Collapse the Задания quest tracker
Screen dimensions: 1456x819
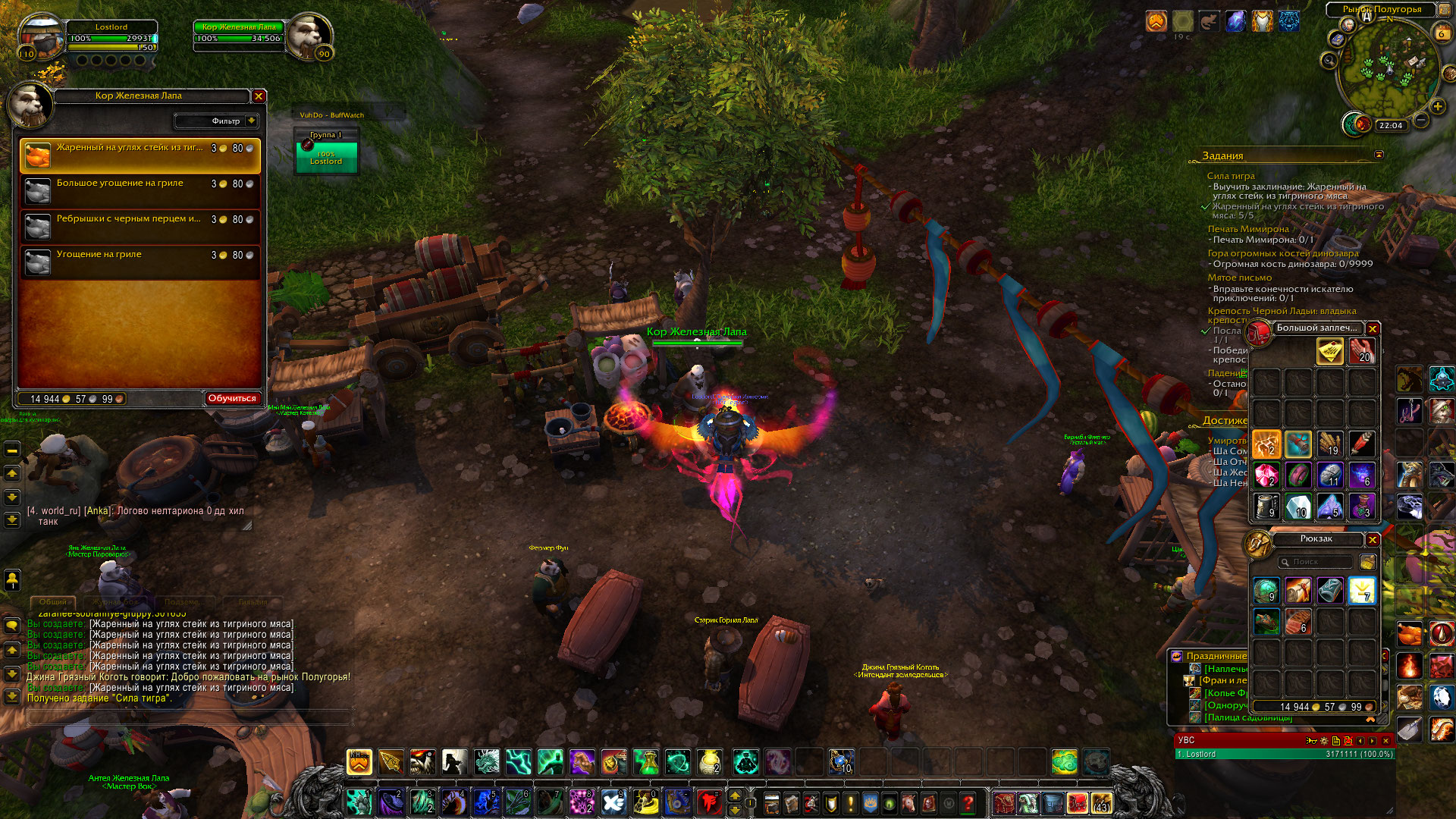click(1379, 155)
